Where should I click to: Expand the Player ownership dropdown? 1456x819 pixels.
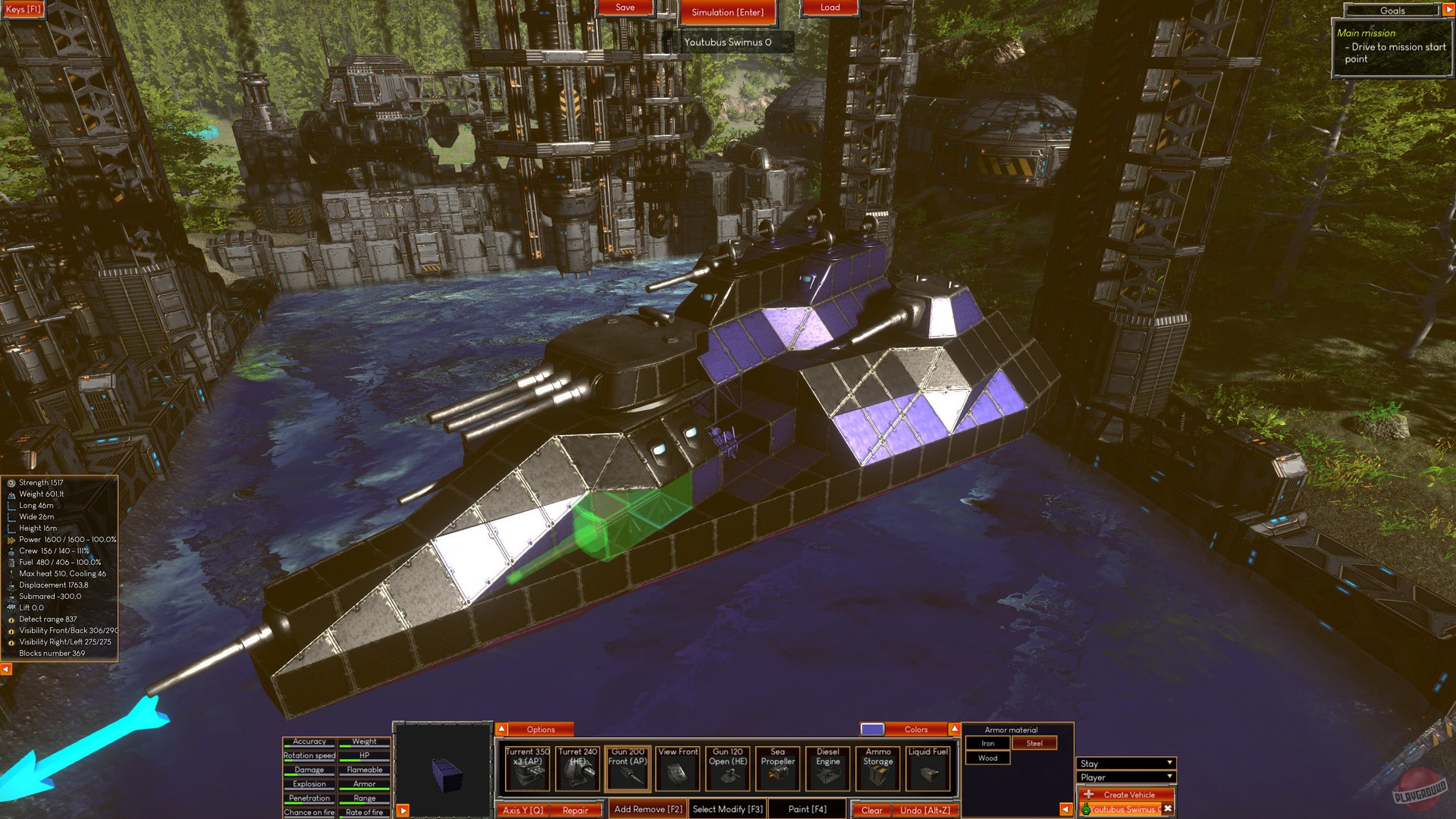pyautogui.click(x=1125, y=777)
